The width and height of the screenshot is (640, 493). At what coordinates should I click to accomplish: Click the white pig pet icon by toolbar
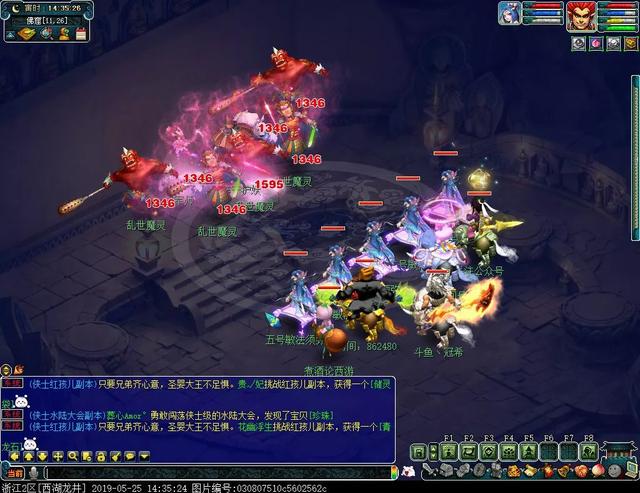coord(408,471)
